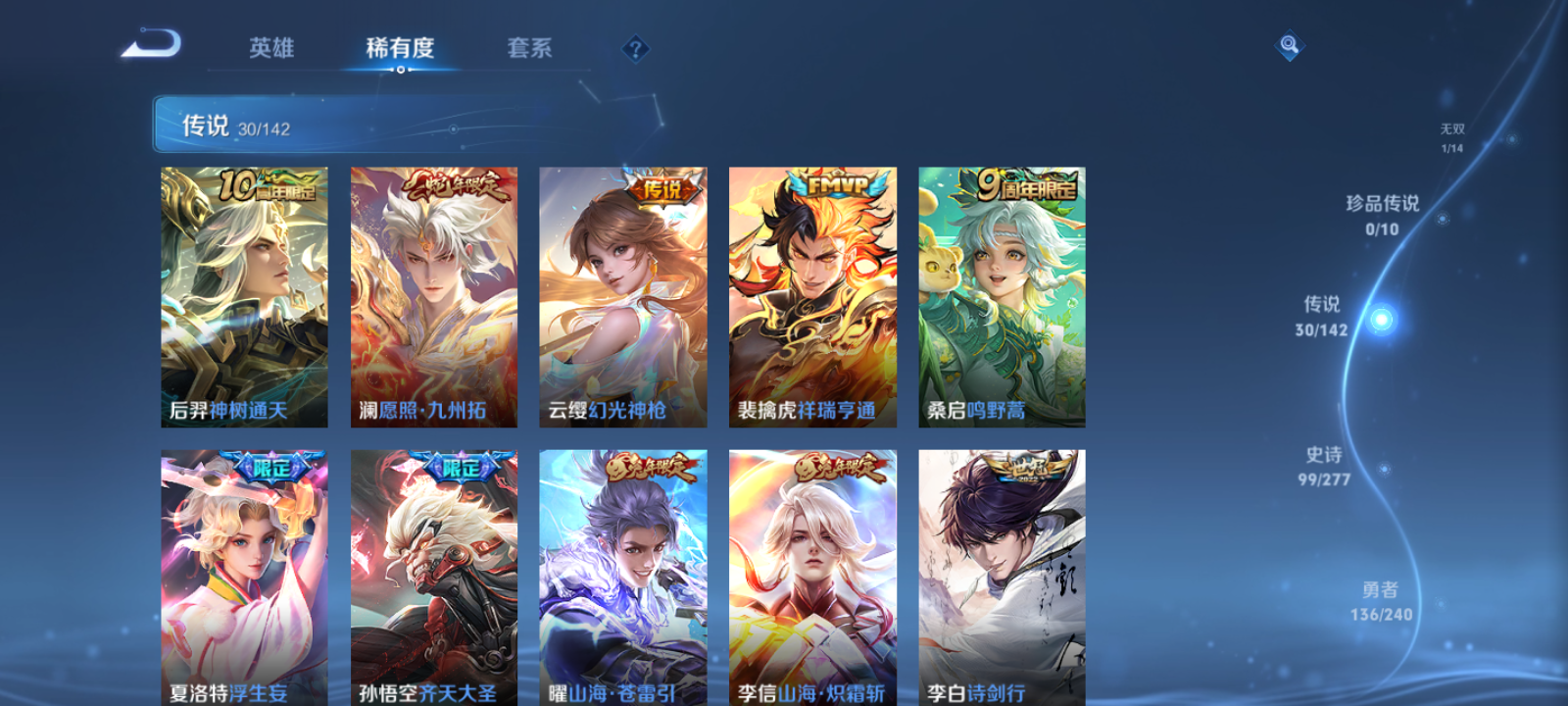Open the search magnifier icon
The width and height of the screenshot is (1568, 706).
point(1288,43)
